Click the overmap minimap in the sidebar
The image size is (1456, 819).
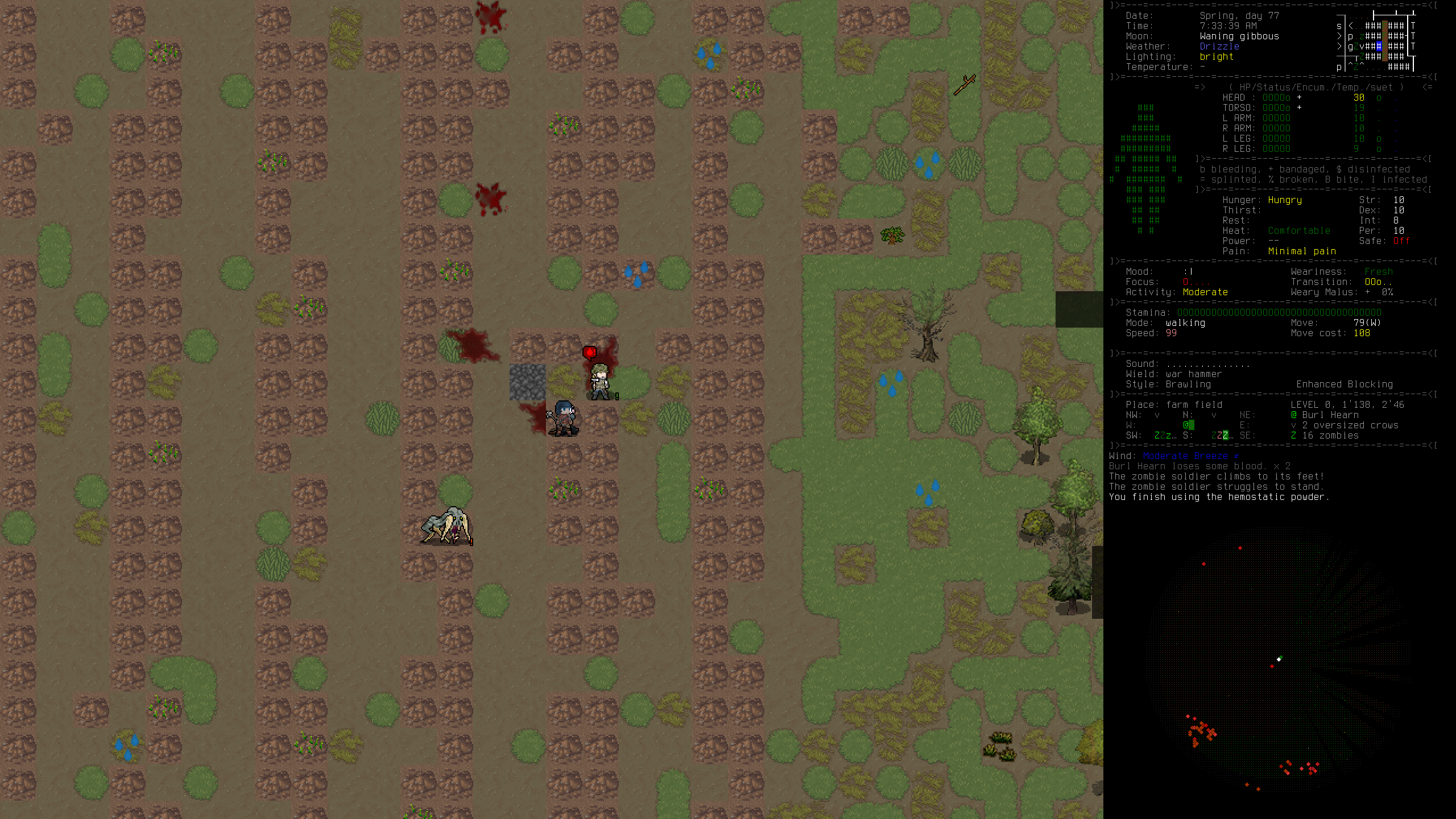pos(1376,41)
